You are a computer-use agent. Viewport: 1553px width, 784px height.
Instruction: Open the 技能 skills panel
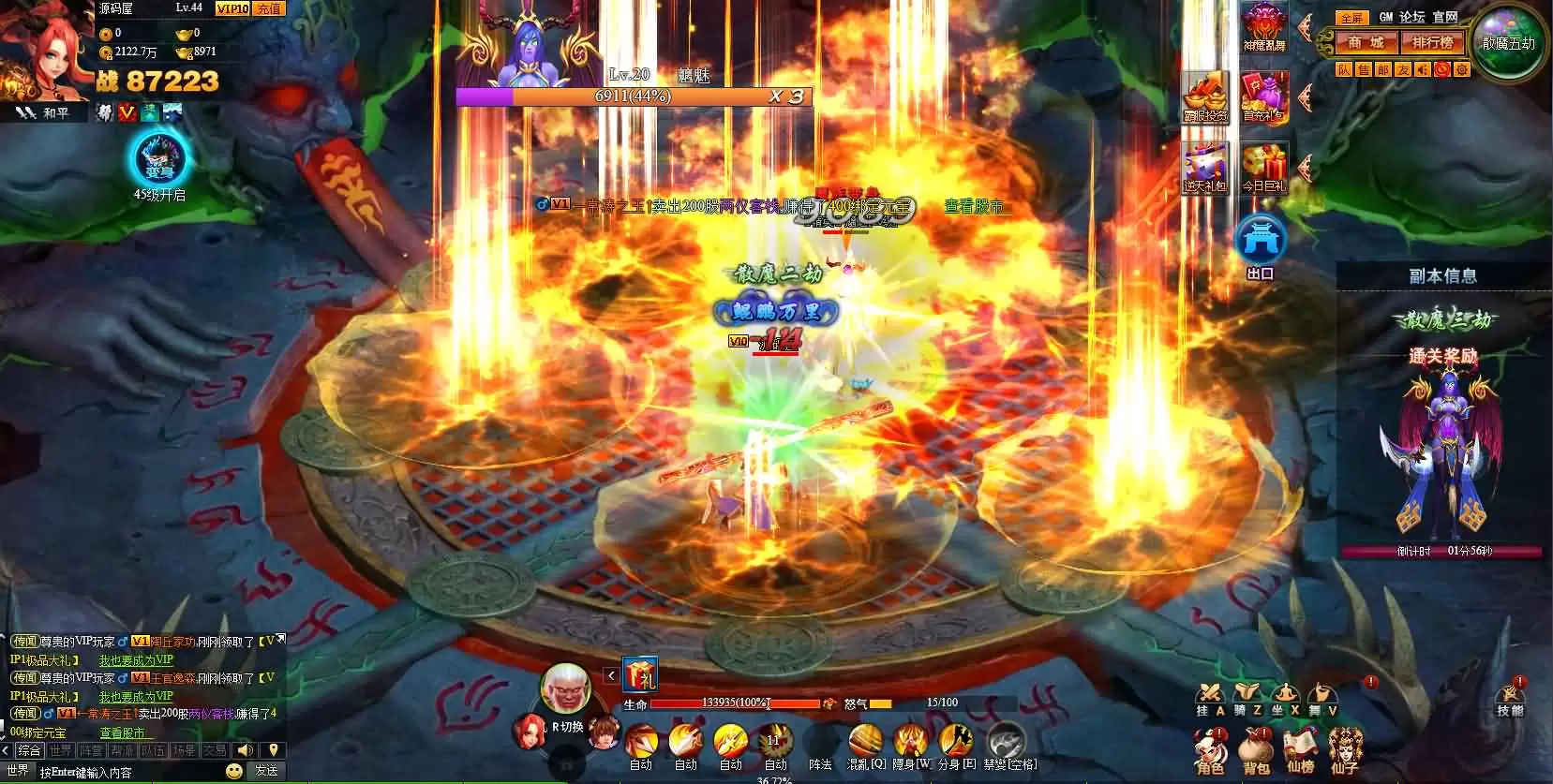(1510, 699)
